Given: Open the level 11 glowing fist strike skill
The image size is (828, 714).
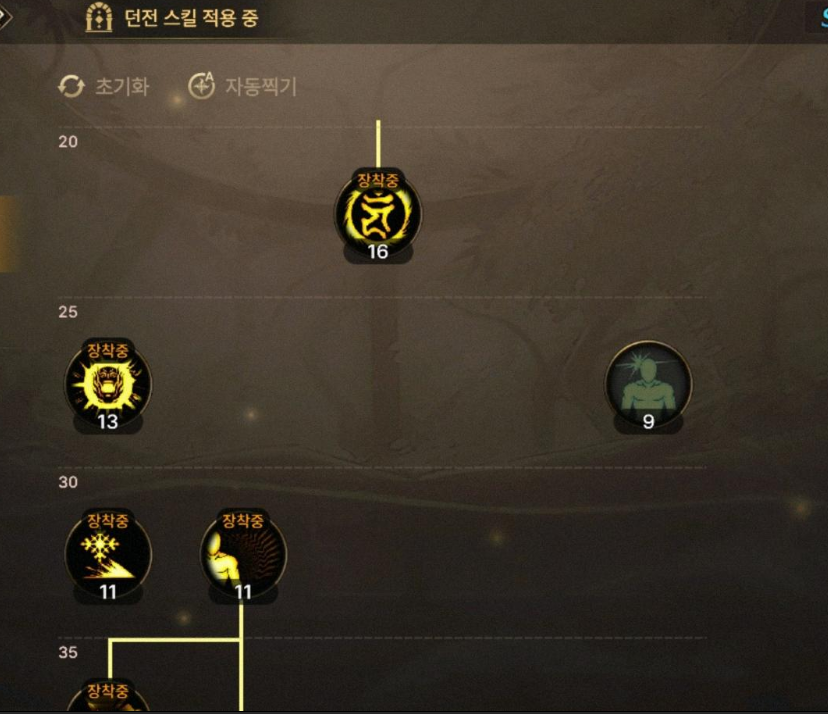Looking at the screenshot, I should (x=243, y=554).
